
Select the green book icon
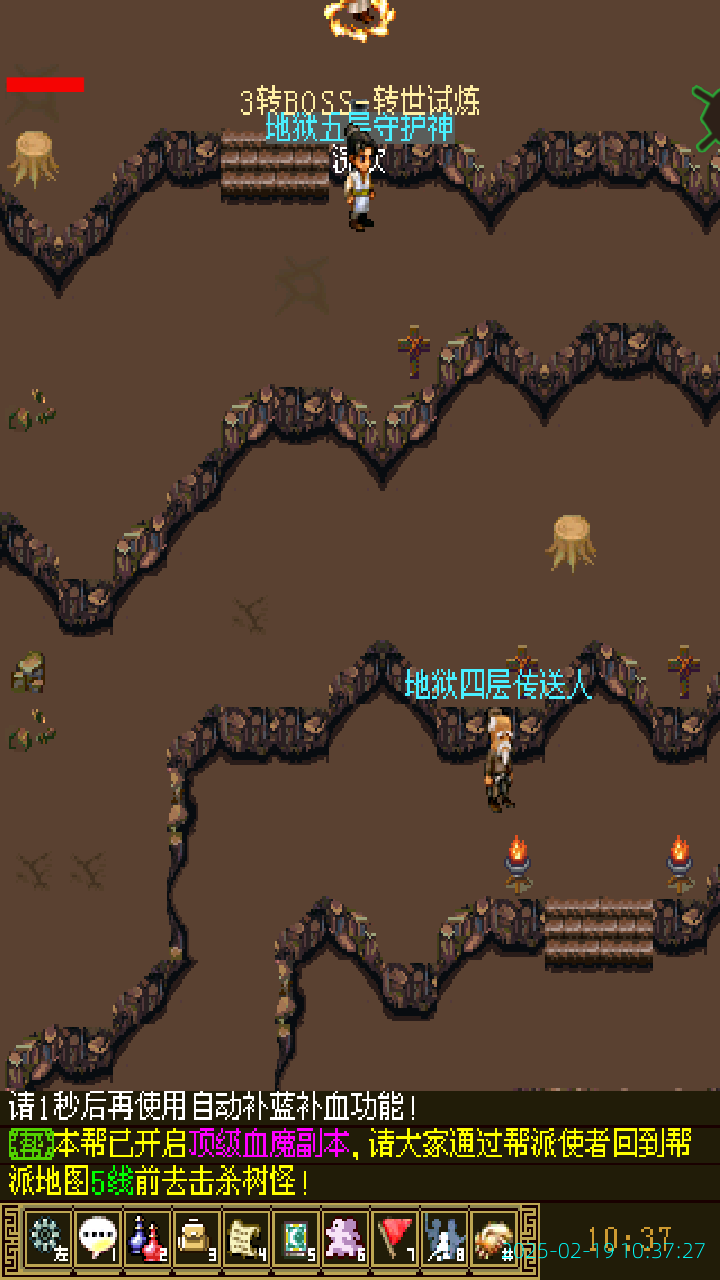point(295,1238)
